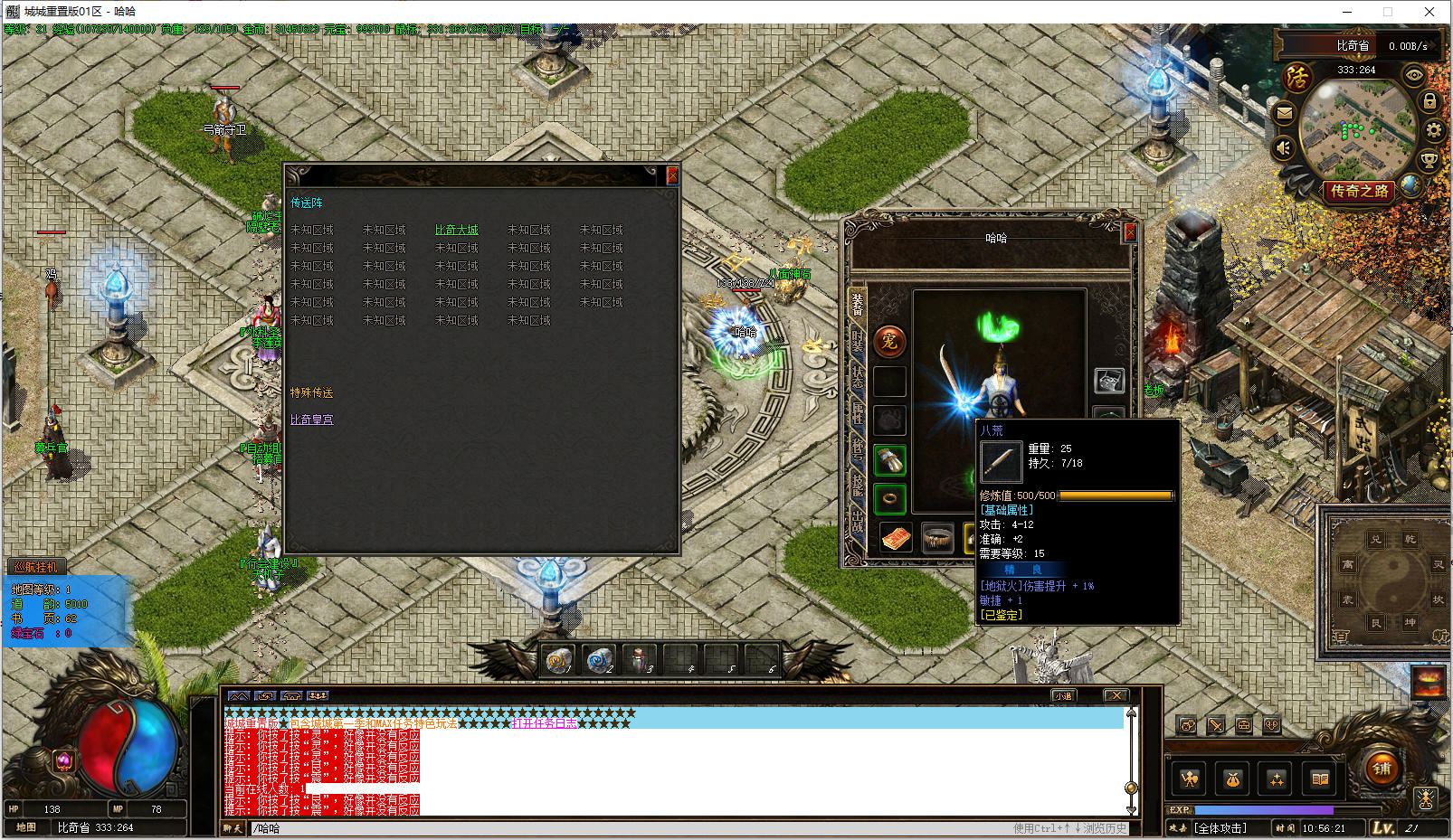Select the equipped ring slot
Screen dimensions: 1453x840
tap(890, 498)
